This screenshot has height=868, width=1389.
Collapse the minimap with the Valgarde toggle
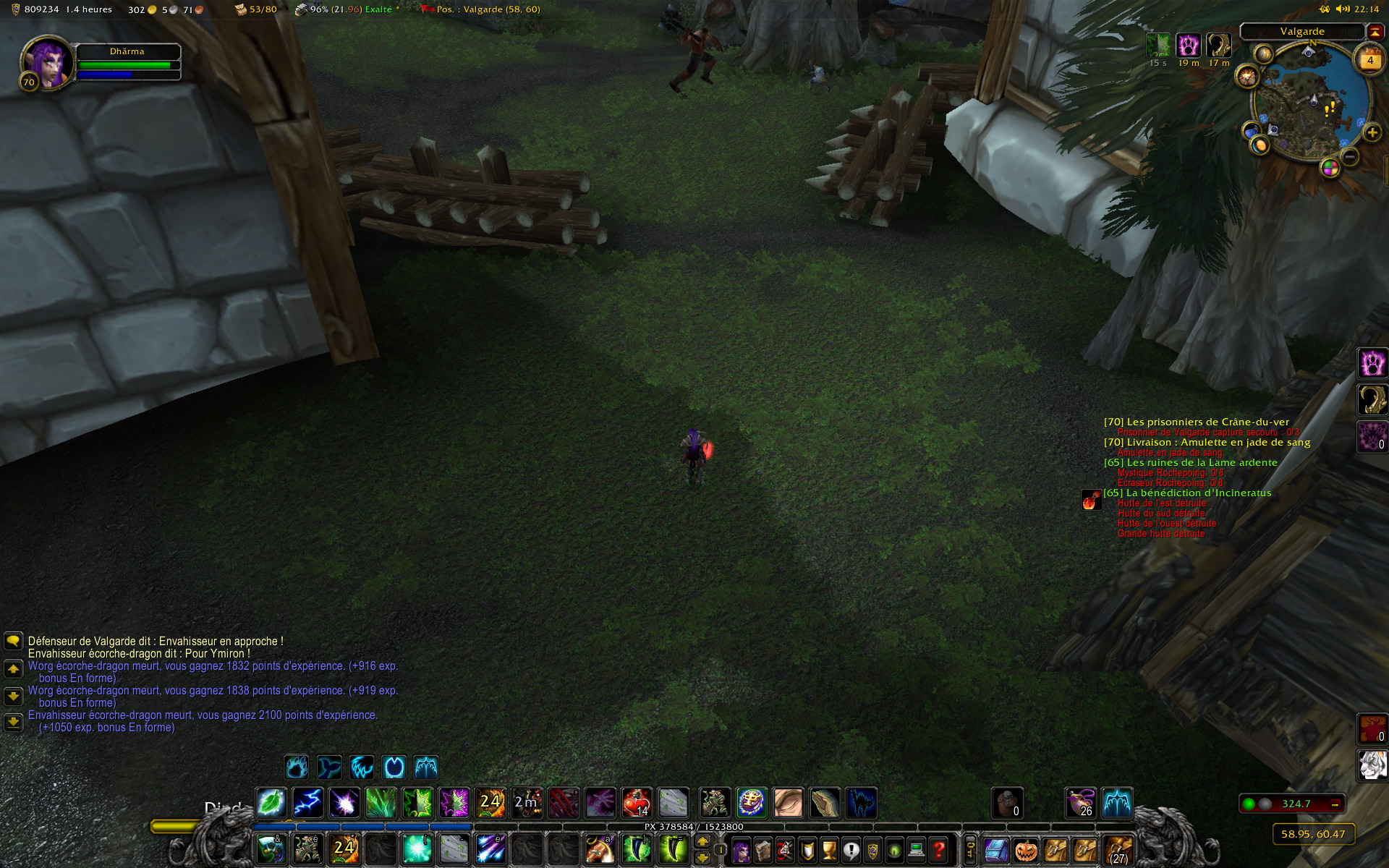coord(1374,31)
